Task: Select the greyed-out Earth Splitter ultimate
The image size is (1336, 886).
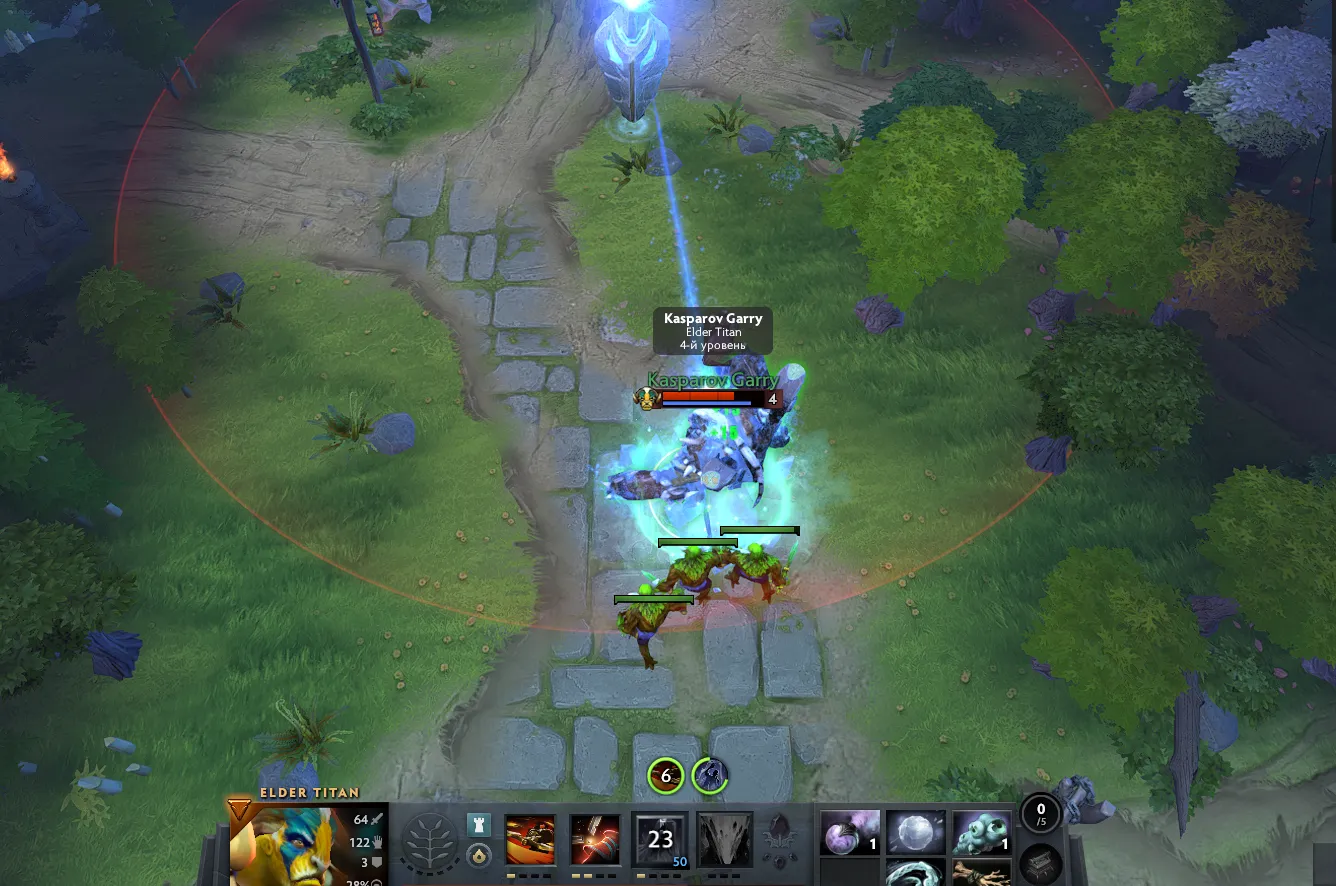Action: [x=725, y=840]
